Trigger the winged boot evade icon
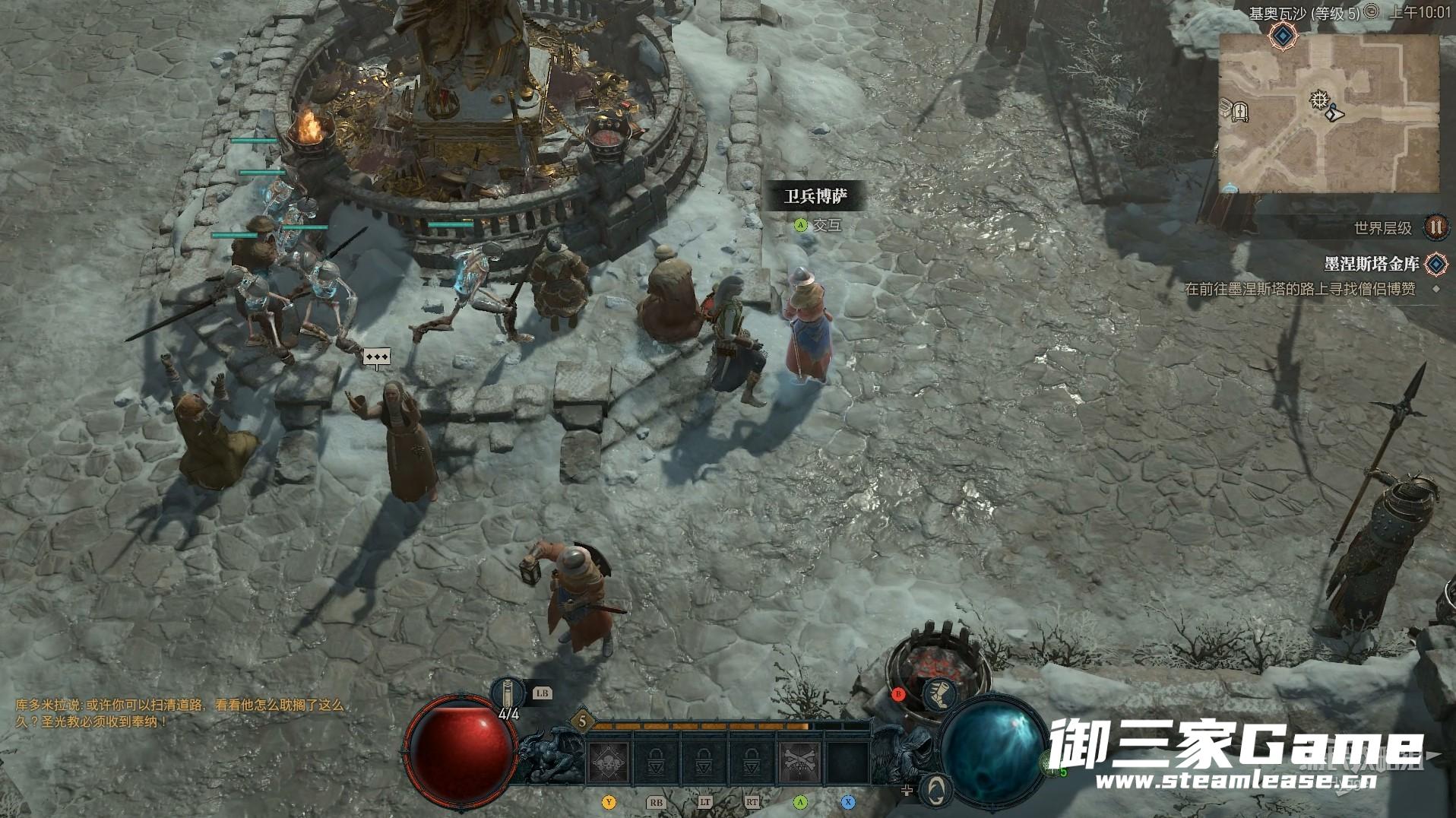Screen dimensions: 1456x818 pos(941,694)
